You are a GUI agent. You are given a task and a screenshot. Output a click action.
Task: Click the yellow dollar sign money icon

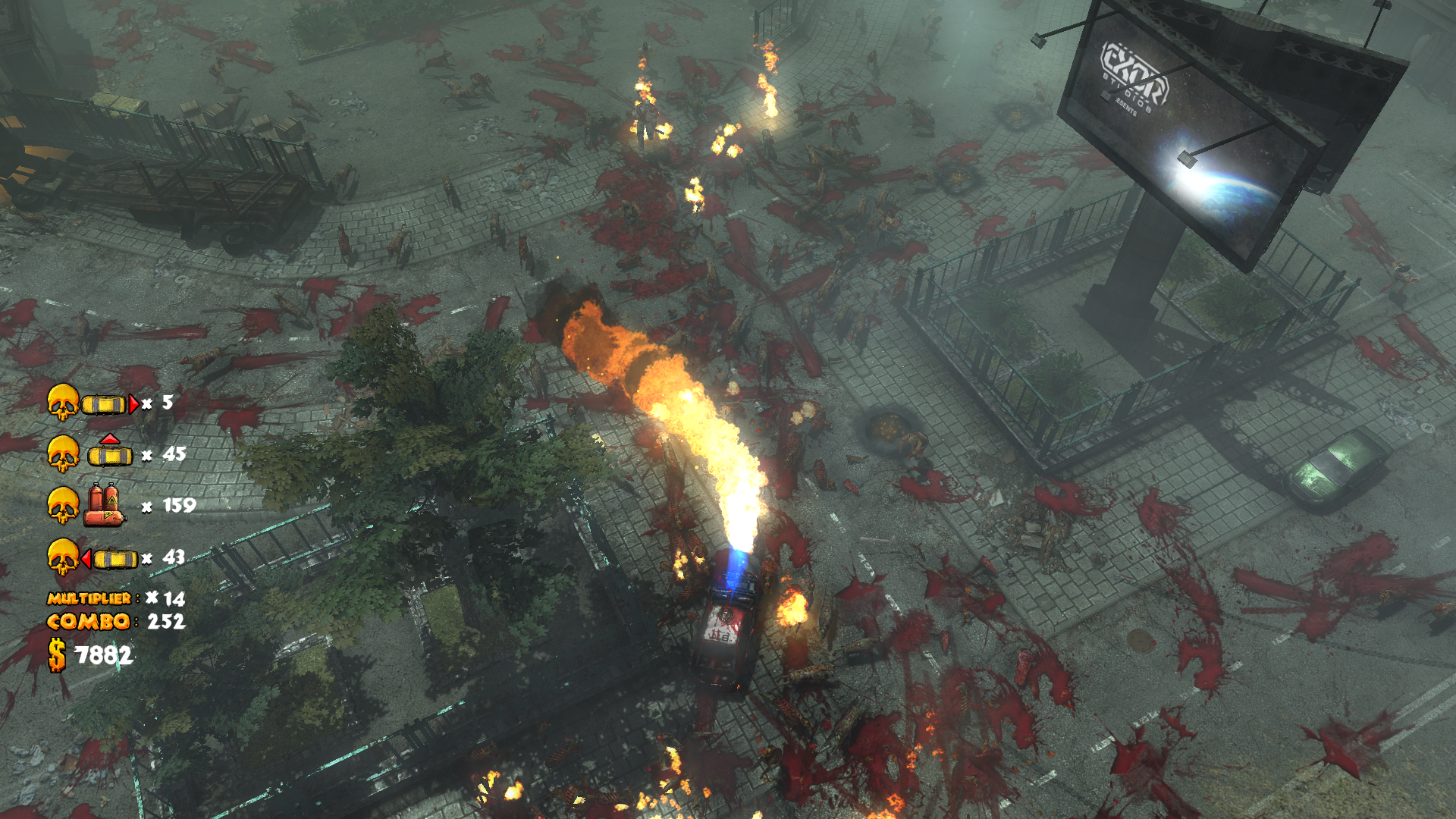click(x=57, y=655)
